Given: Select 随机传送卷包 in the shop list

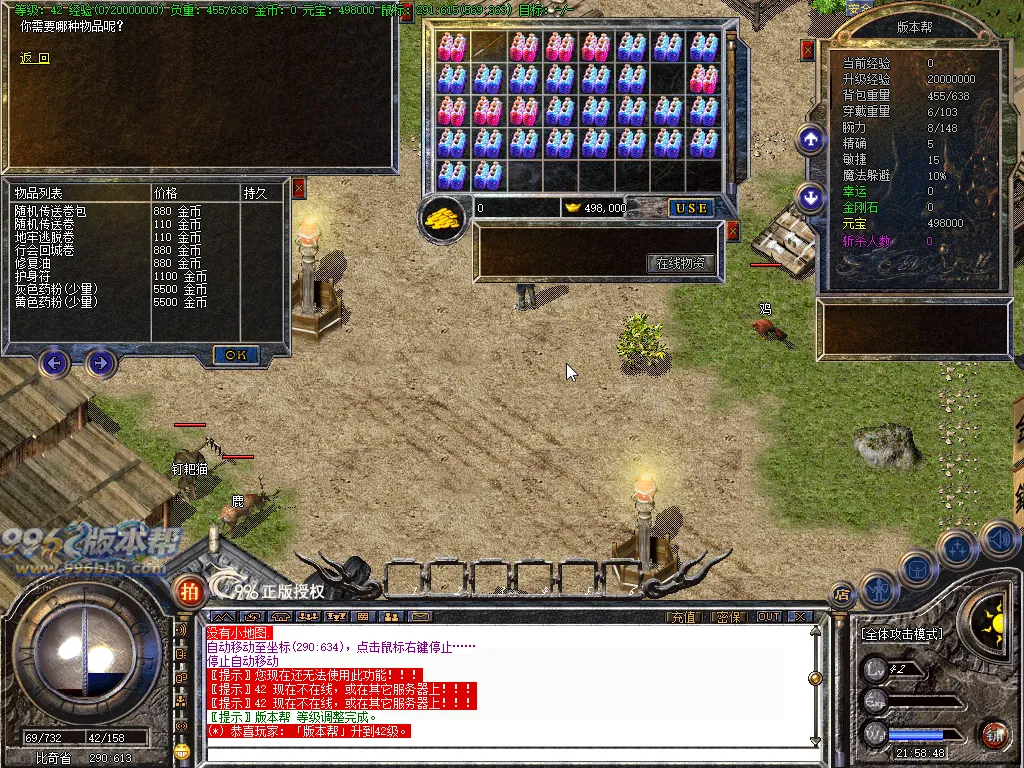Looking at the screenshot, I should pos(51,212).
